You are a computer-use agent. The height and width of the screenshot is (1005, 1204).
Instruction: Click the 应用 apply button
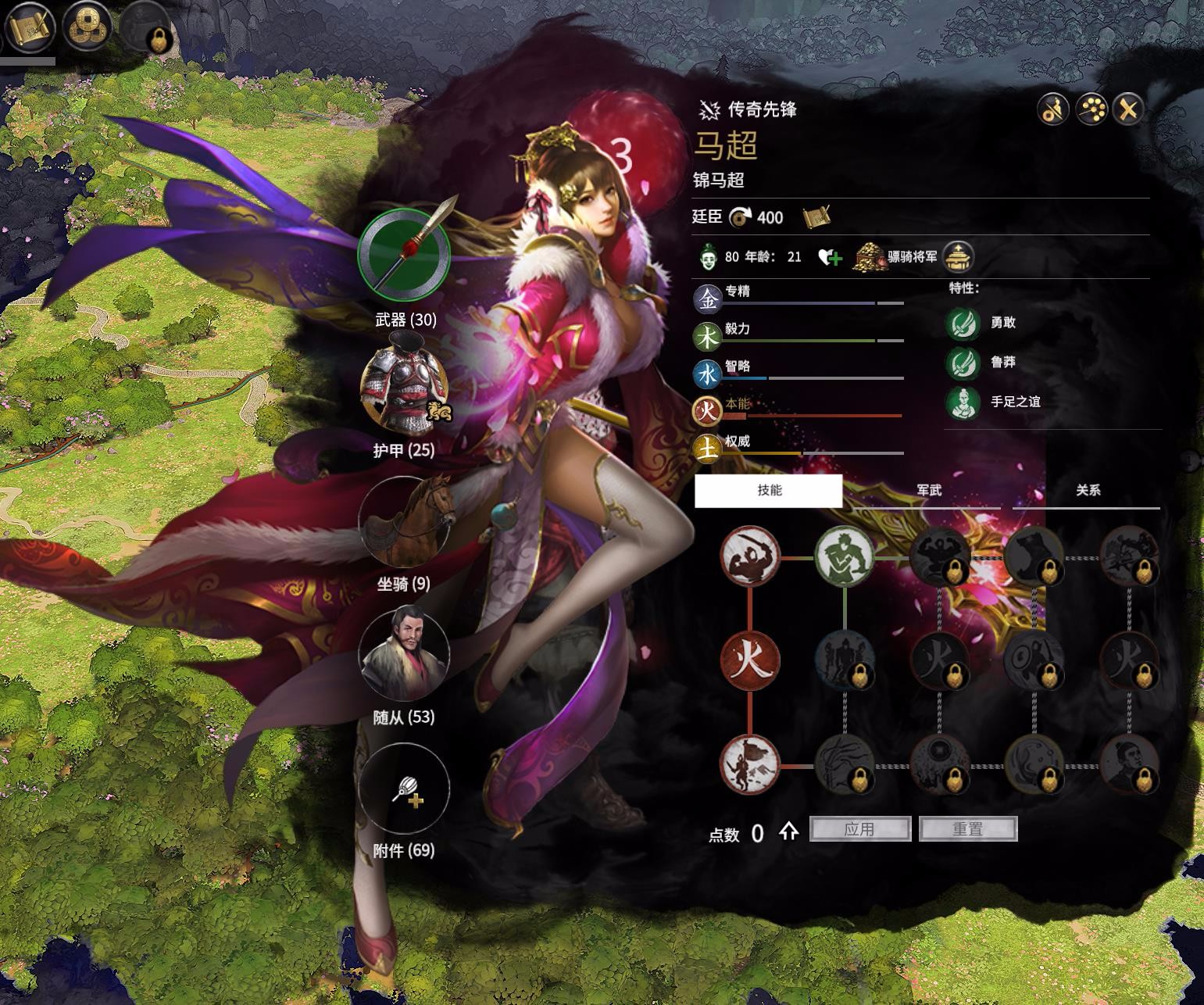pos(860,829)
